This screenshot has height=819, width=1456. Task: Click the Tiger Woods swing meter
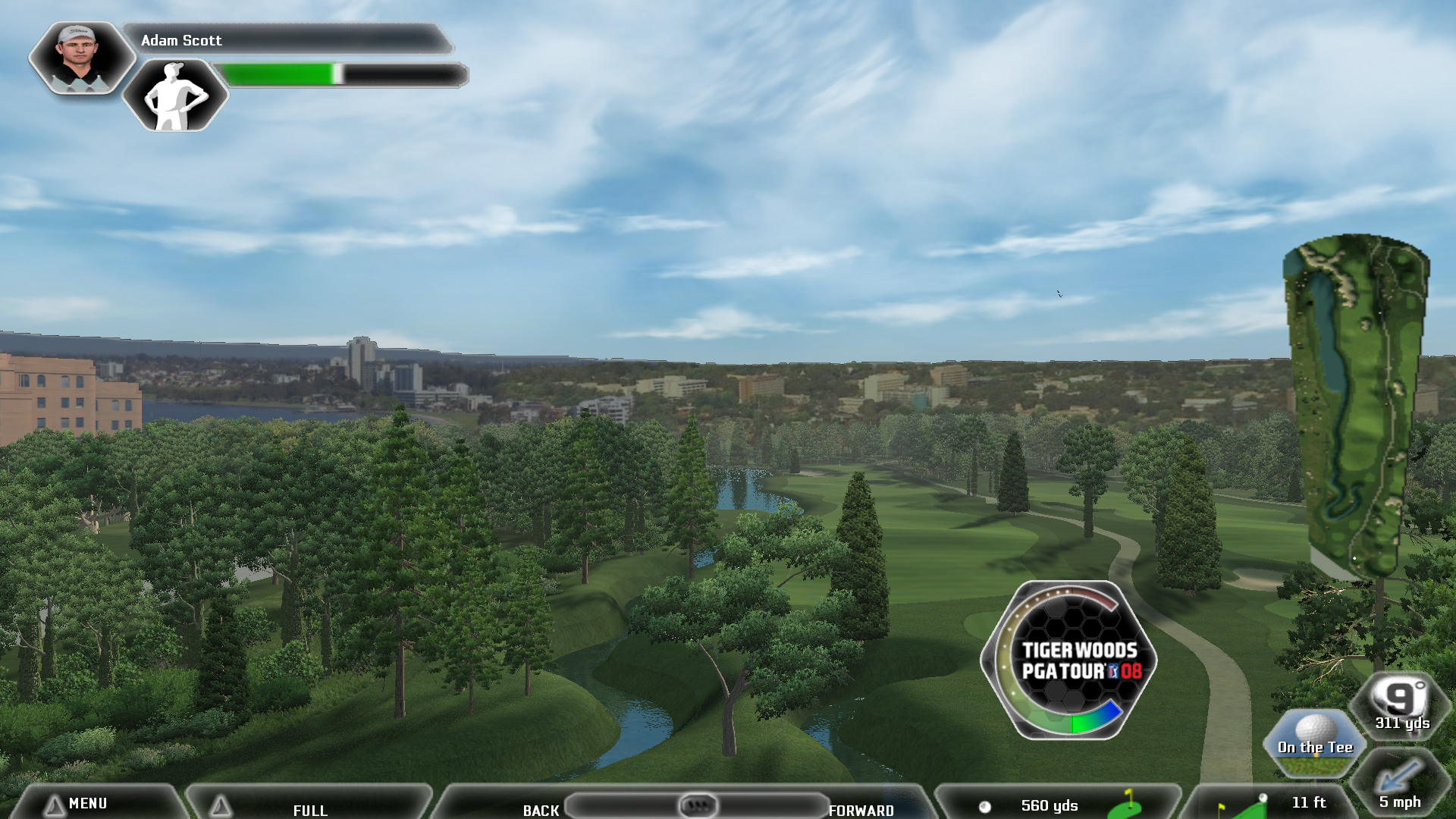point(1068,660)
